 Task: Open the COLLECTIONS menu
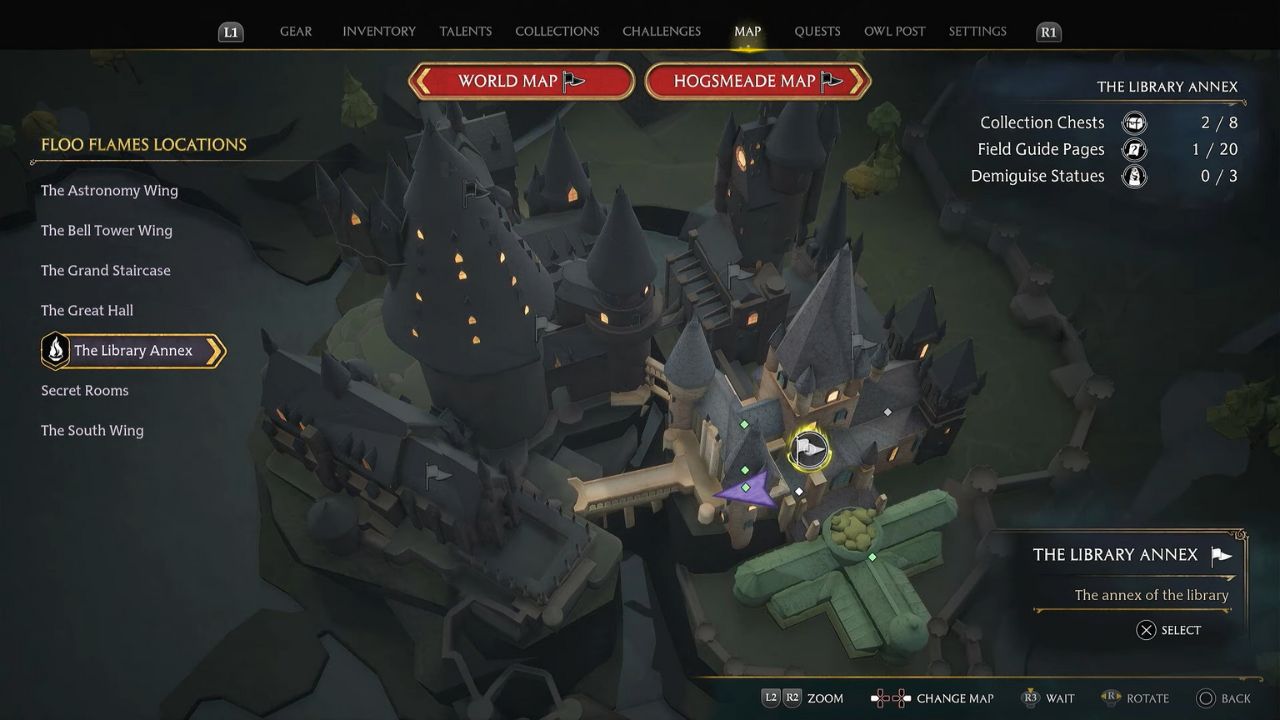point(557,31)
